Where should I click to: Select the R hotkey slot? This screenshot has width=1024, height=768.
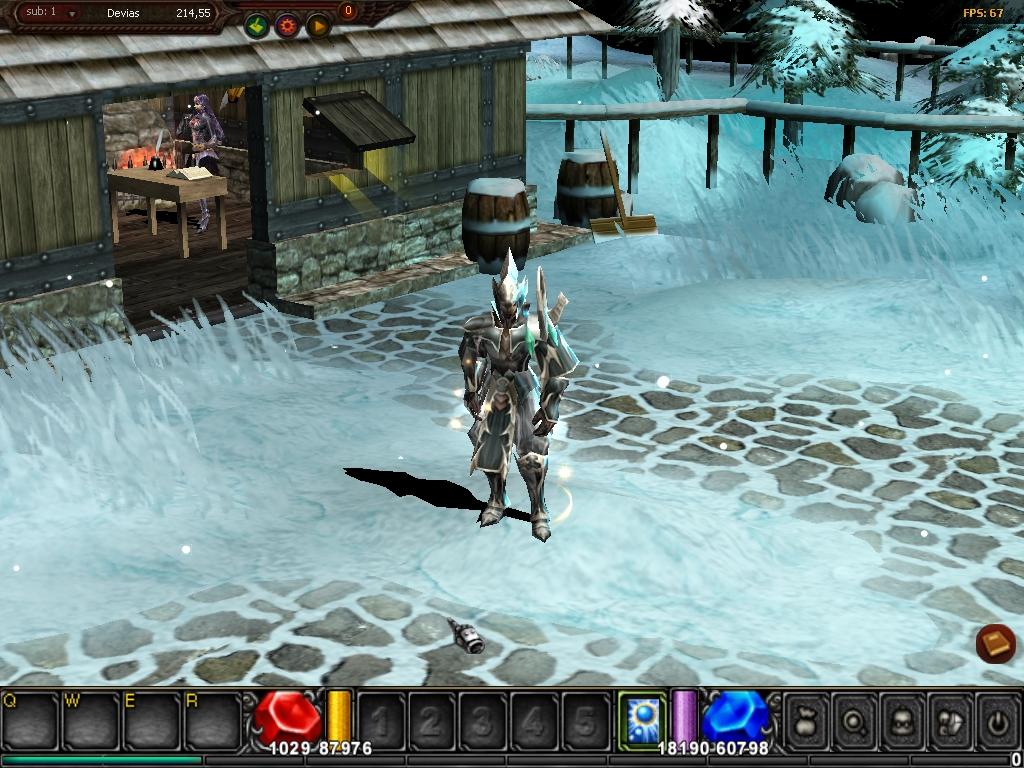(213, 720)
